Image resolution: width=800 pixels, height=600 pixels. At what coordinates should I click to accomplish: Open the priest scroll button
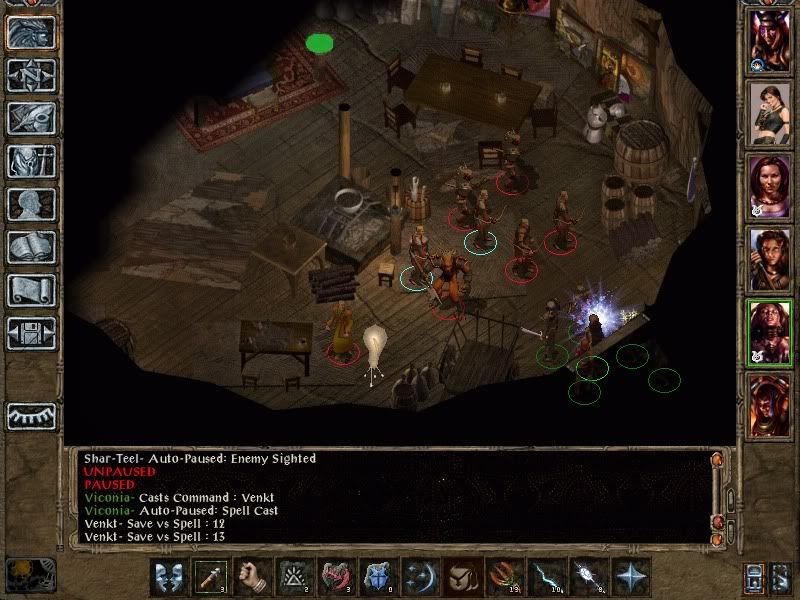31,290
